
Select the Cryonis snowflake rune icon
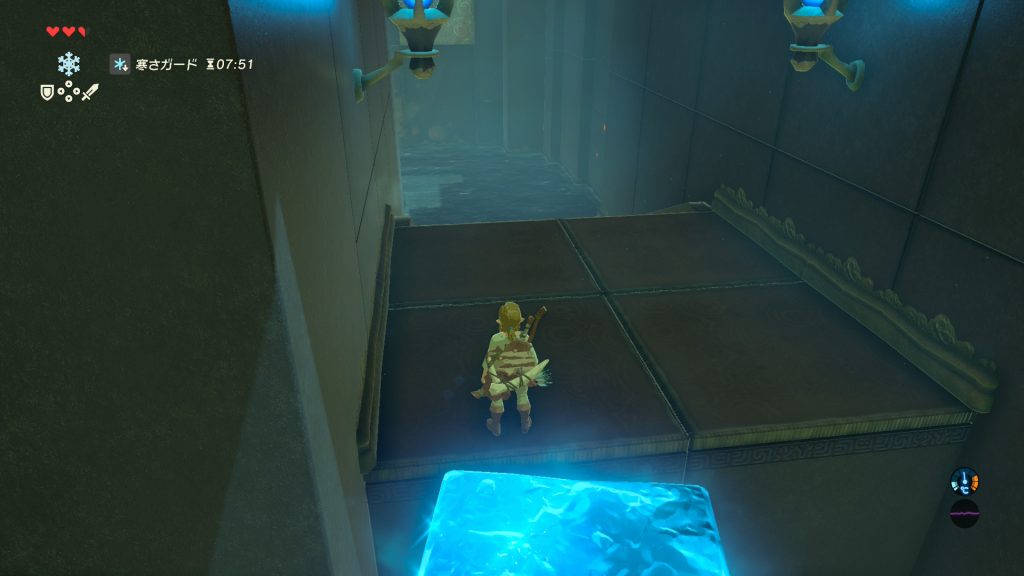(68, 64)
